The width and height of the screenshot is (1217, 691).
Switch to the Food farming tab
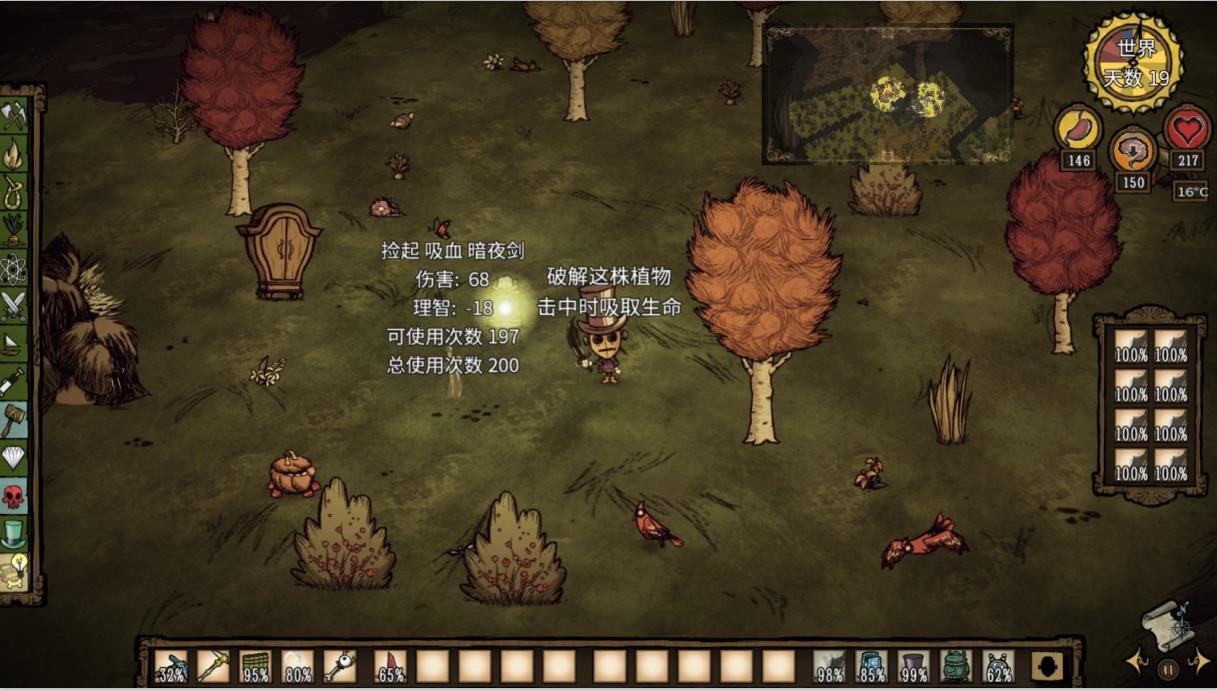(x=13, y=229)
